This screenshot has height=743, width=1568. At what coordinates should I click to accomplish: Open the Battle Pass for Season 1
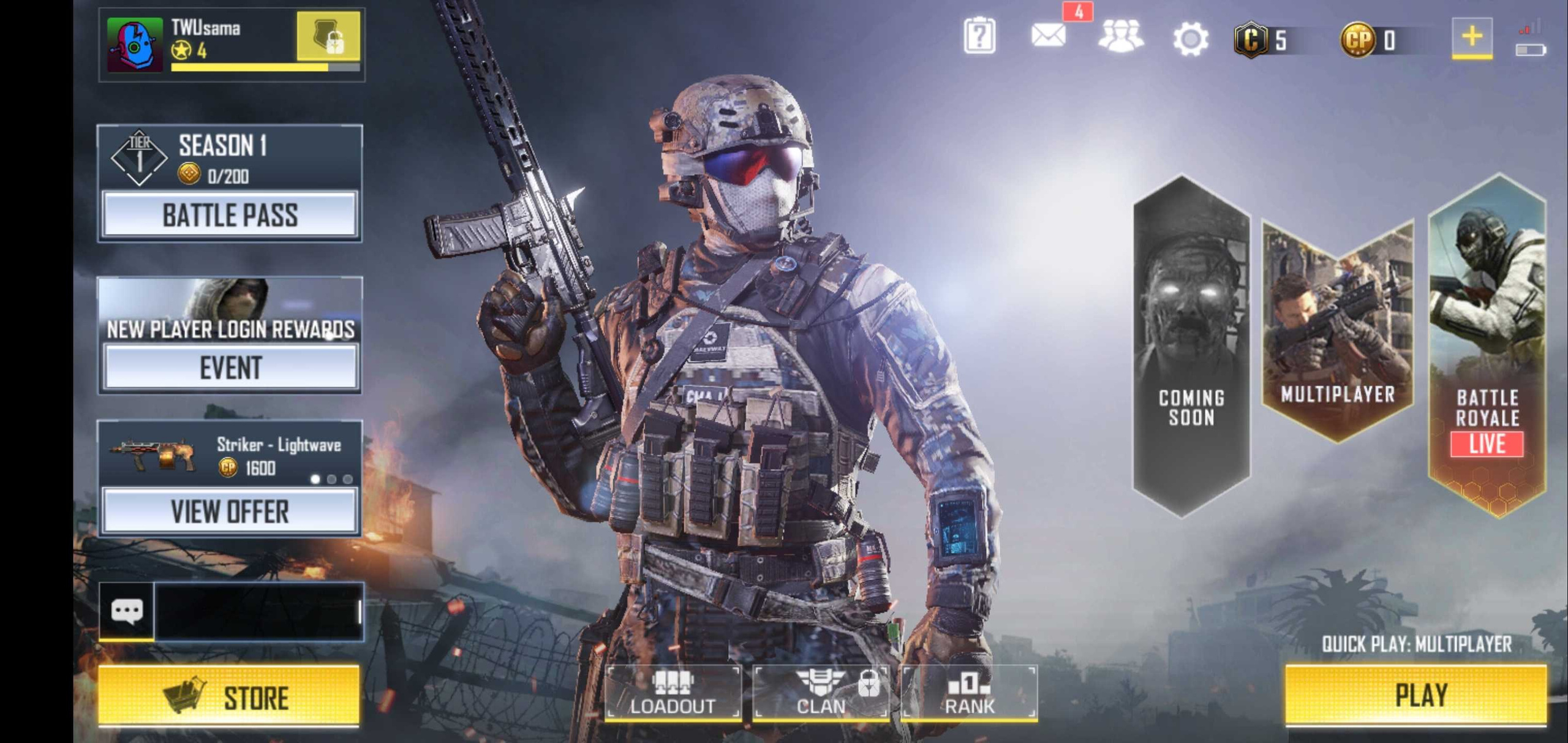point(230,216)
